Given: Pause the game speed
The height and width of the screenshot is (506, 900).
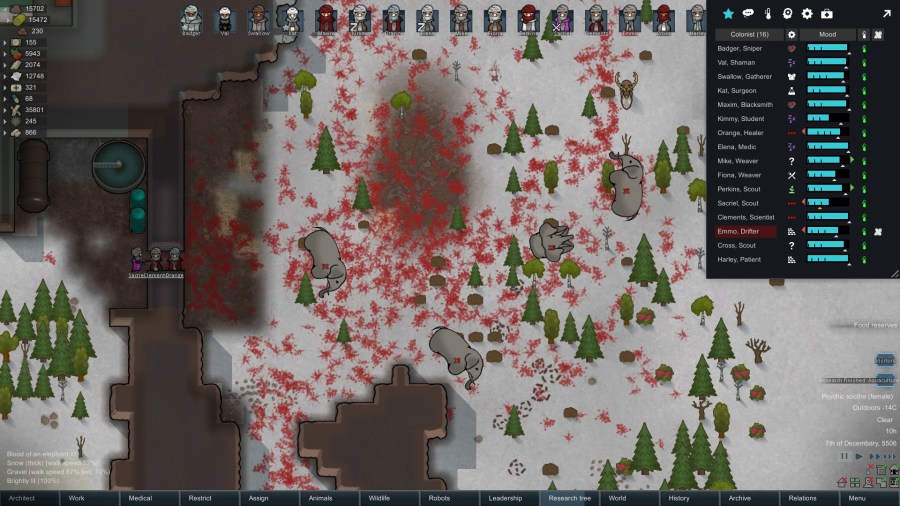Looking at the screenshot, I should (844, 456).
